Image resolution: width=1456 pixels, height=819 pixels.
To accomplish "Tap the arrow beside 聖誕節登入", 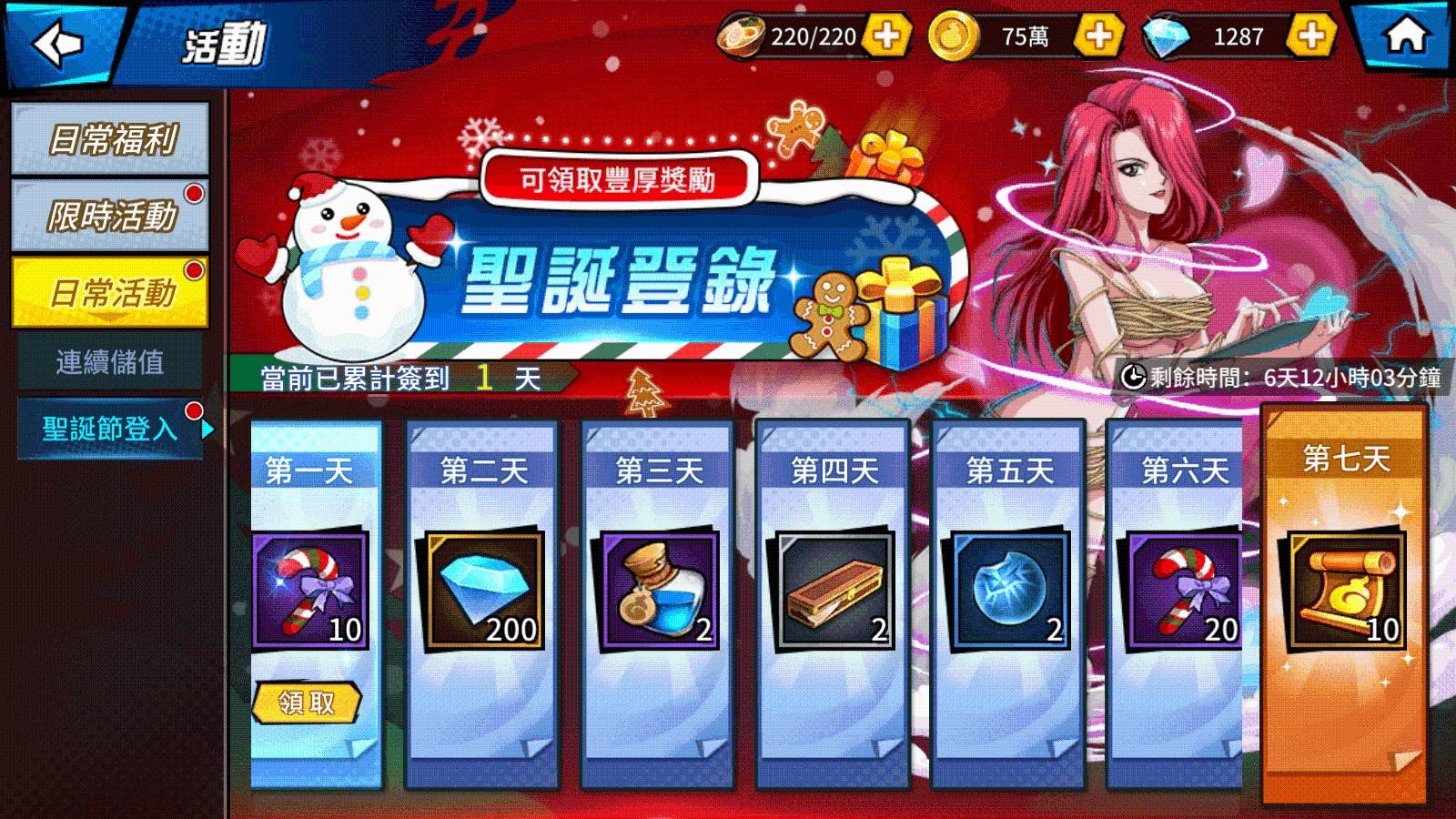I will [210, 427].
